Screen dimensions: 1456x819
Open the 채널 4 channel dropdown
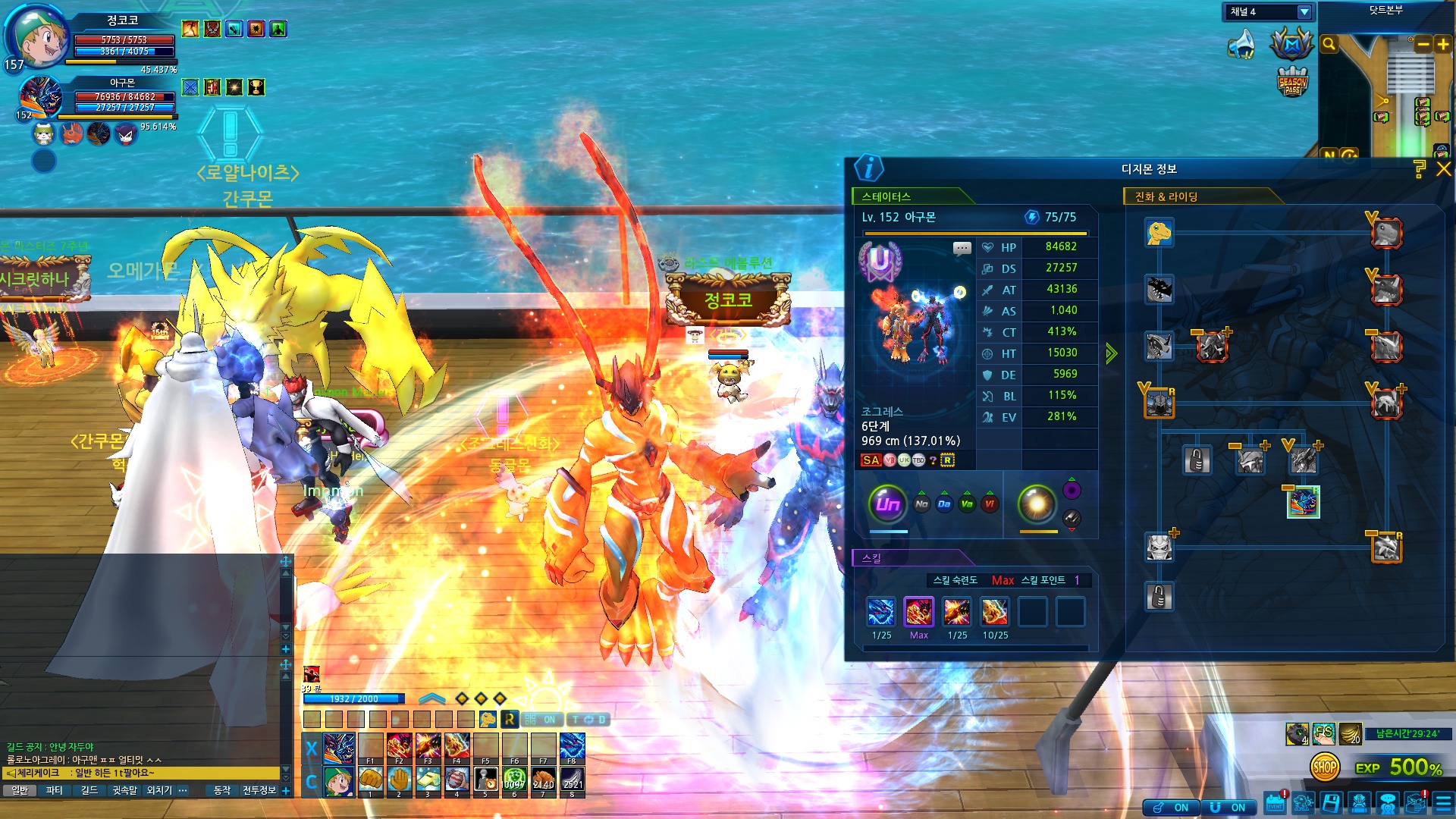pyautogui.click(x=1304, y=12)
